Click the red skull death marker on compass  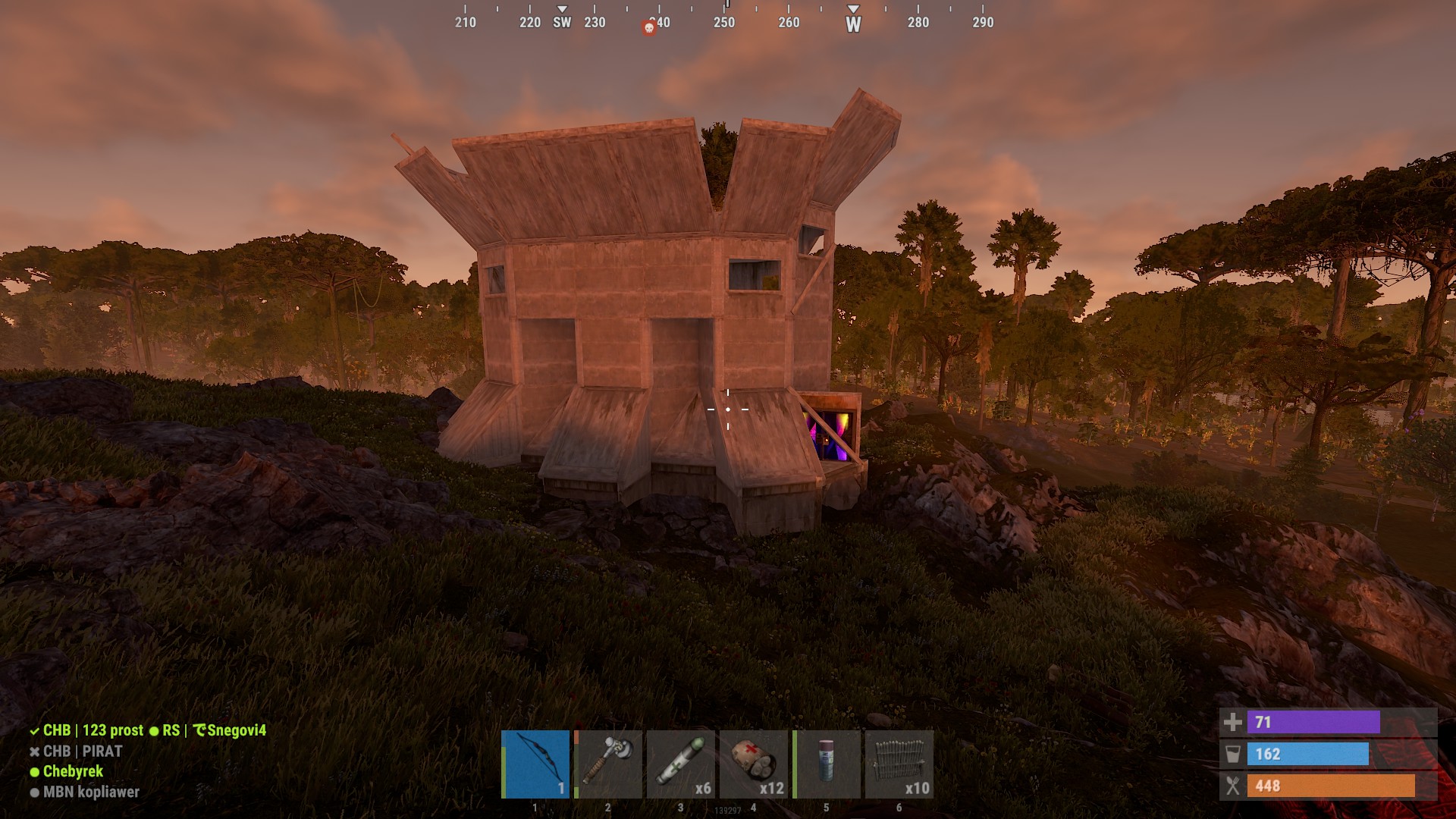649,28
